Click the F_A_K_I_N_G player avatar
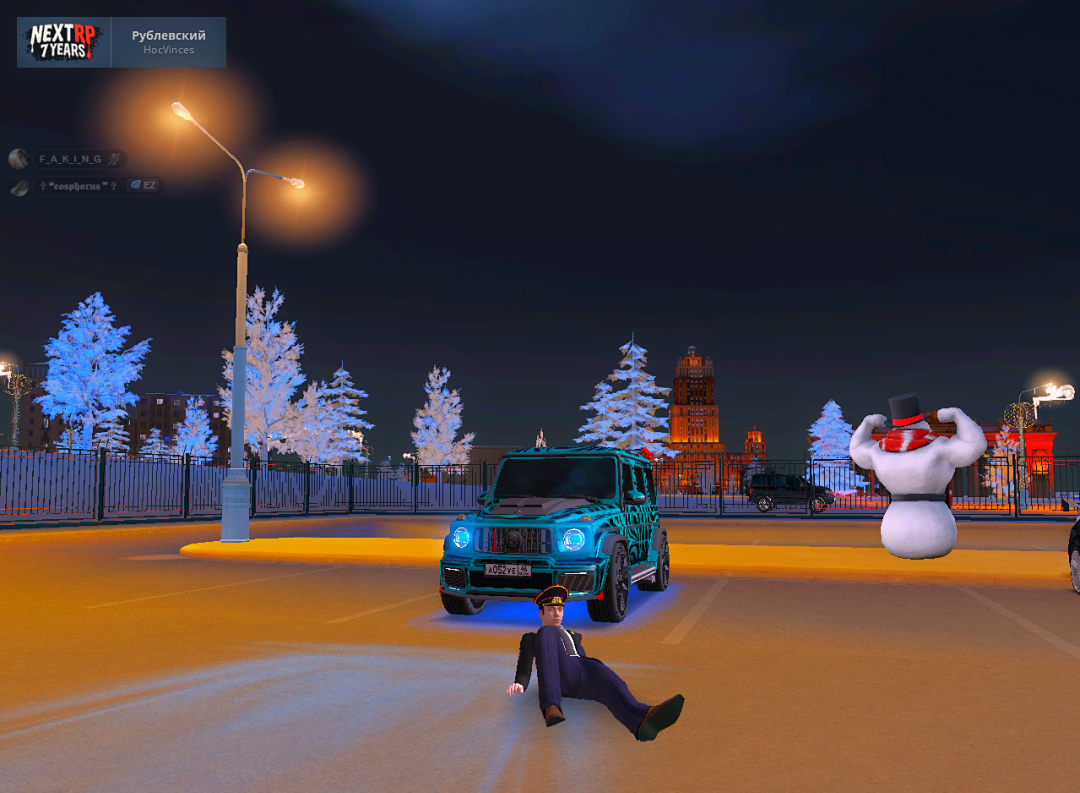Image resolution: width=1080 pixels, height=793 pixels. coord(18,159)
